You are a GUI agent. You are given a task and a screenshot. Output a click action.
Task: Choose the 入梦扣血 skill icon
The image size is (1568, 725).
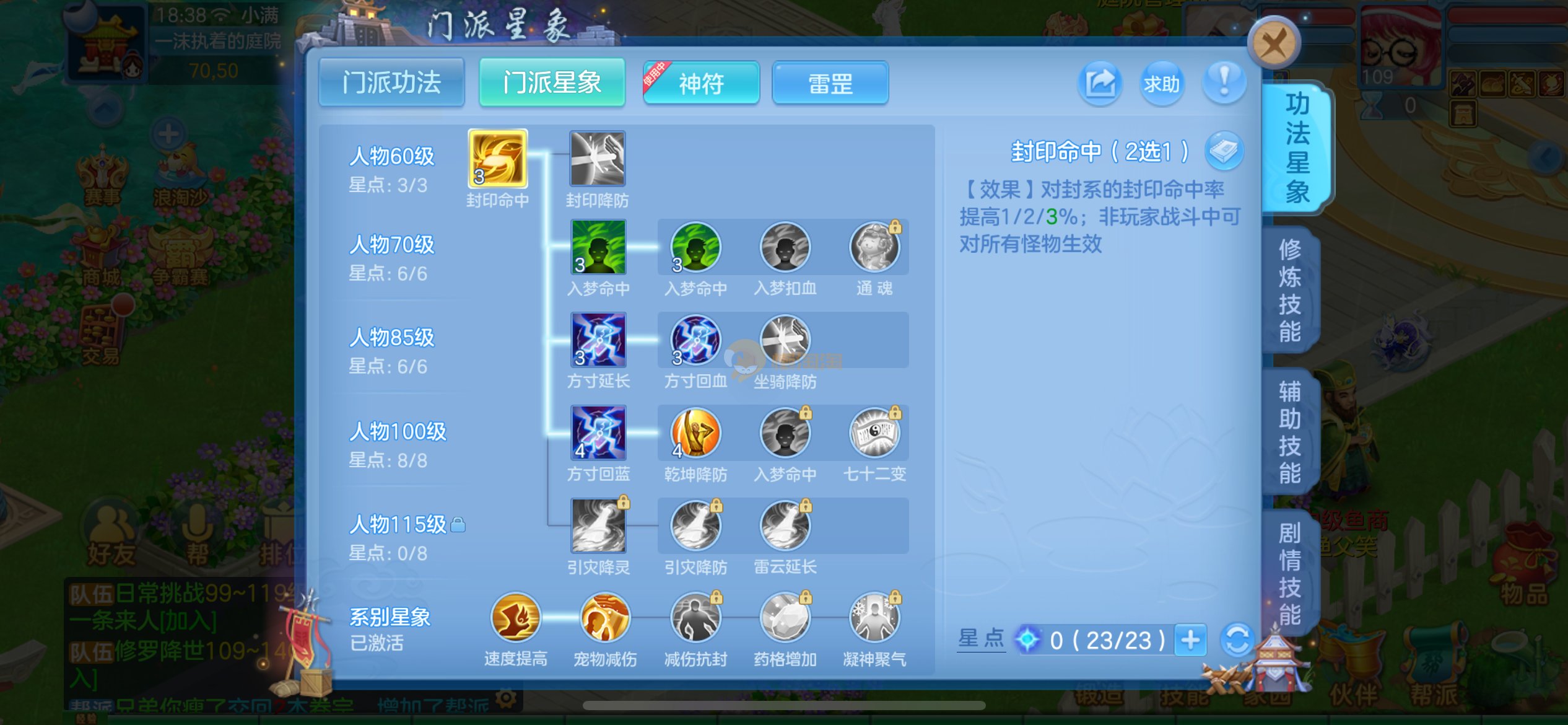785,247
